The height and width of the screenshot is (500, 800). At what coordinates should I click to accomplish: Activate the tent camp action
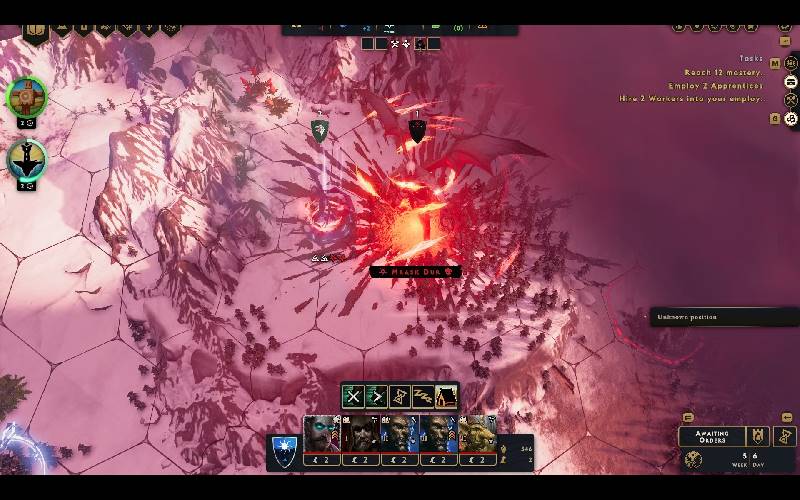coord(446,396)
